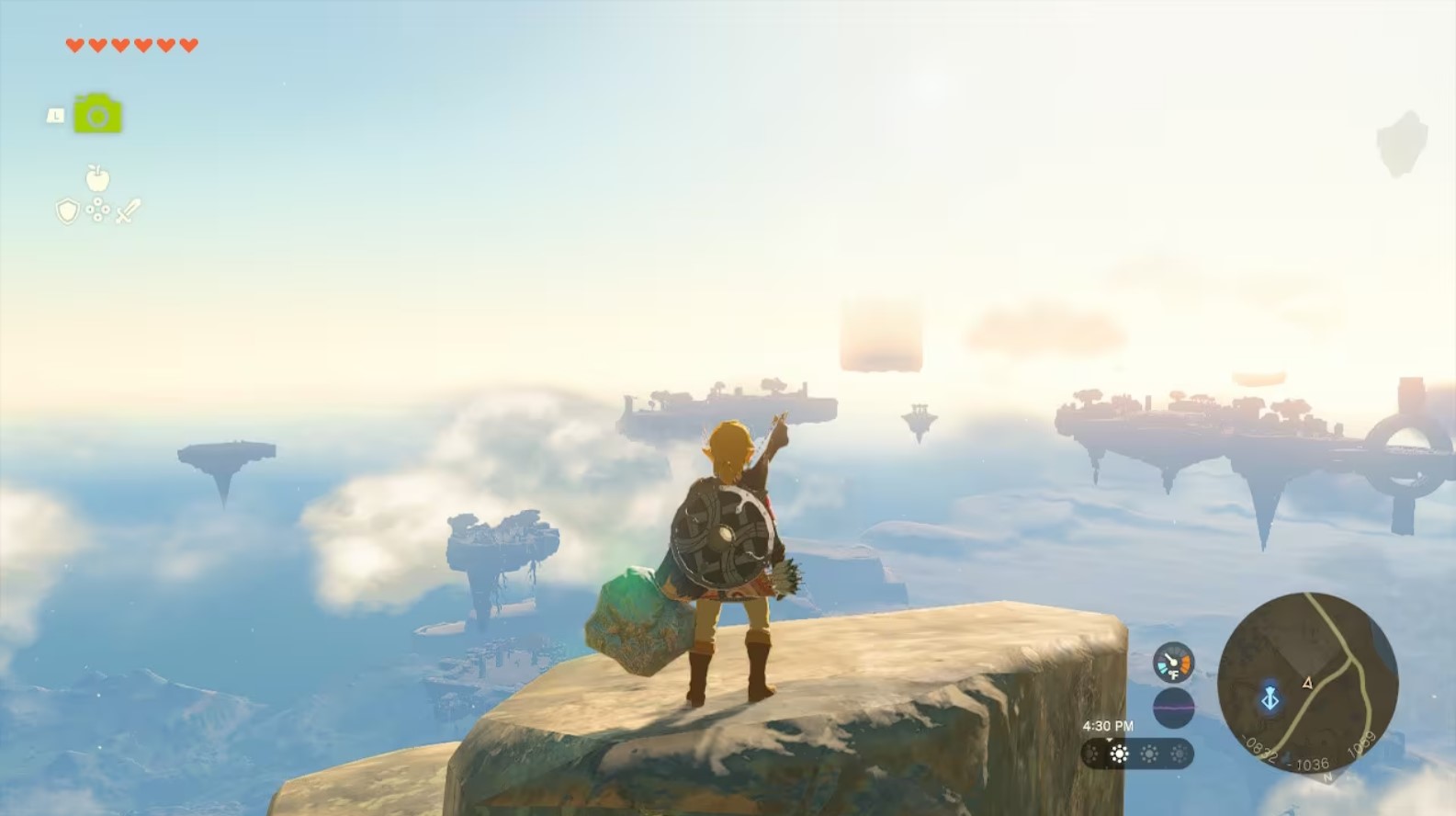Toggle the last sun icon in the weather strip
This screenshot has width=1456, height=816.
click(x=1179, y=754)
